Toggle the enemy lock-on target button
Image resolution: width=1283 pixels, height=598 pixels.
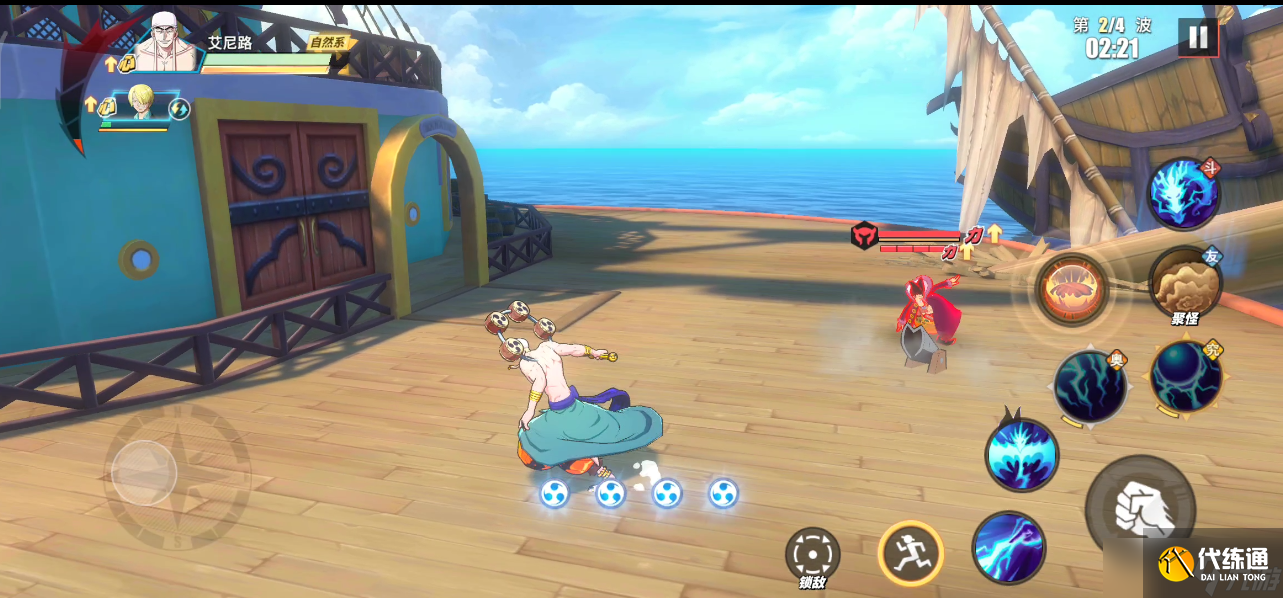[x=812, y=555]
